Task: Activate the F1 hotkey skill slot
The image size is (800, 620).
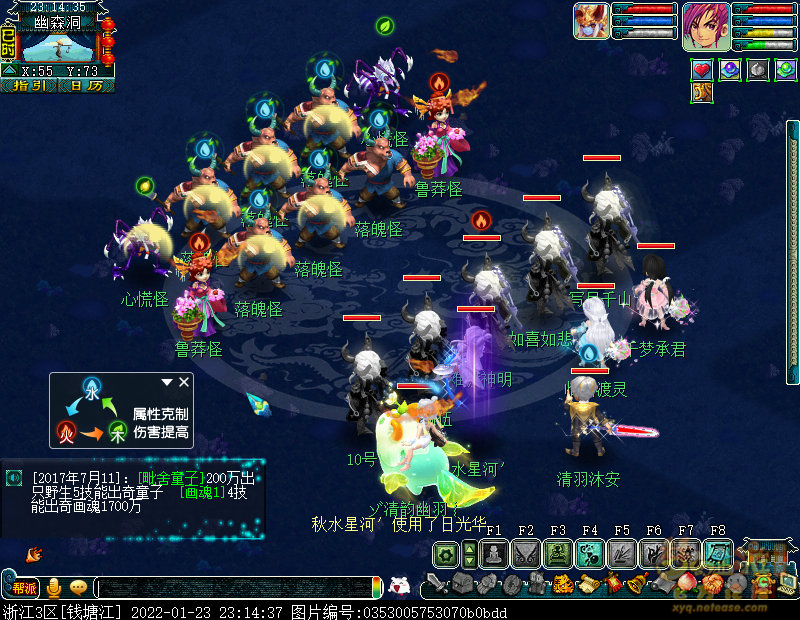Action: point(494,554)
